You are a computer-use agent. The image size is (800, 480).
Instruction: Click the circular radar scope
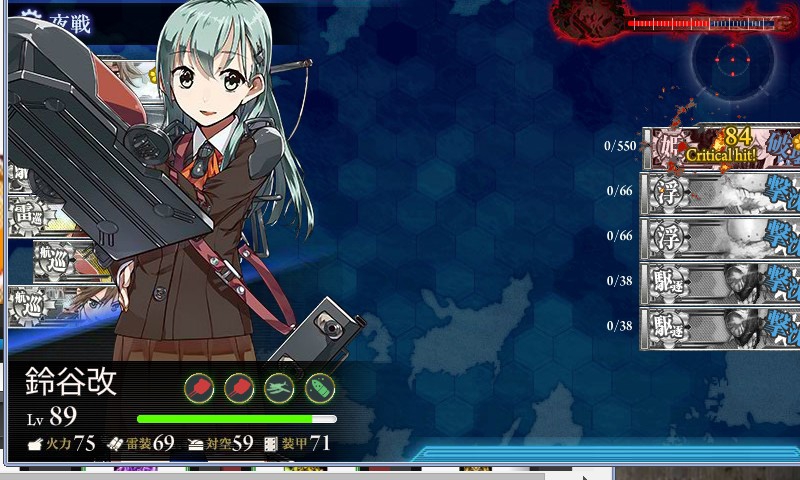(x=733, y=62)
